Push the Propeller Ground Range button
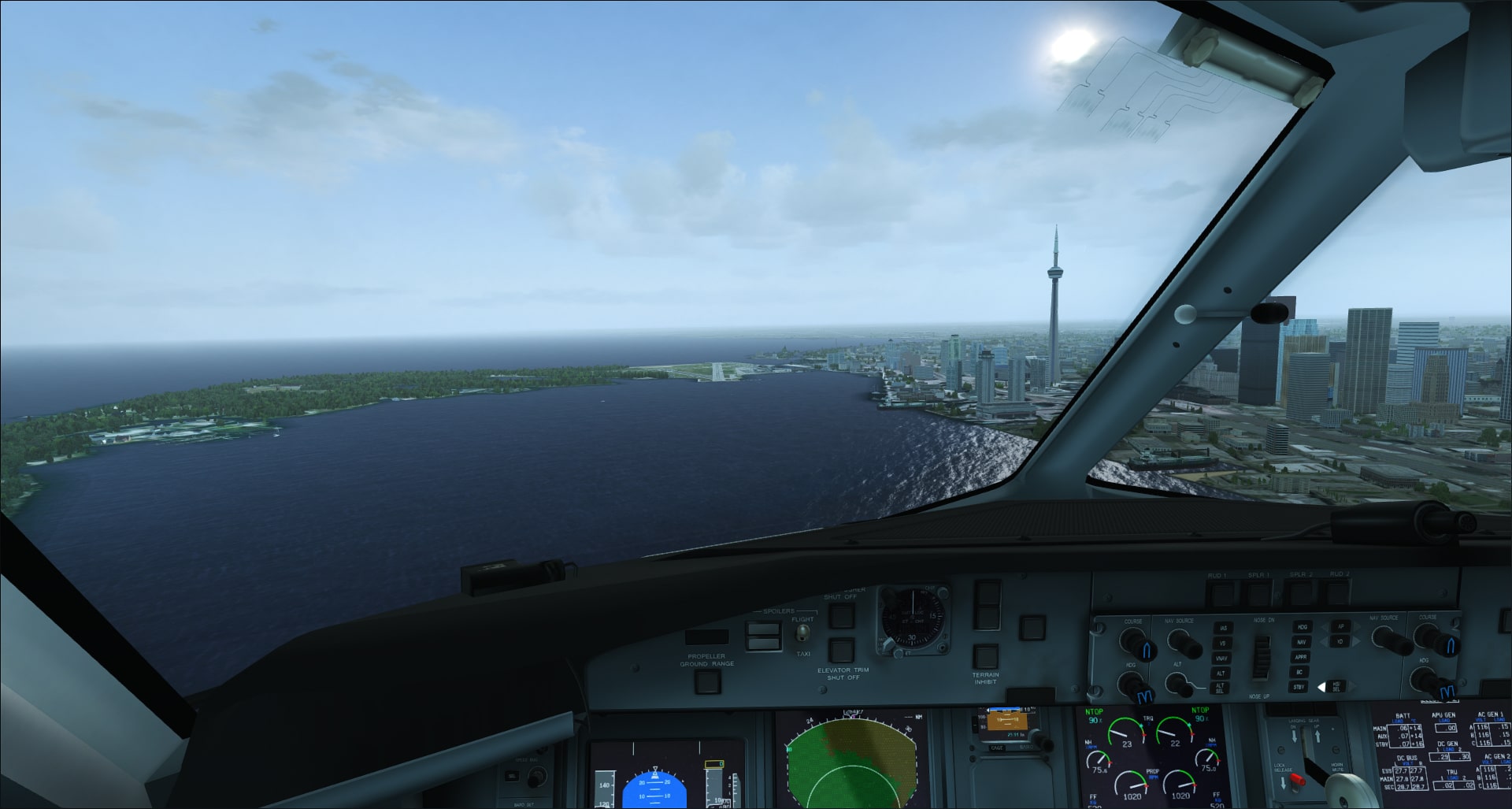 point(707,681)
